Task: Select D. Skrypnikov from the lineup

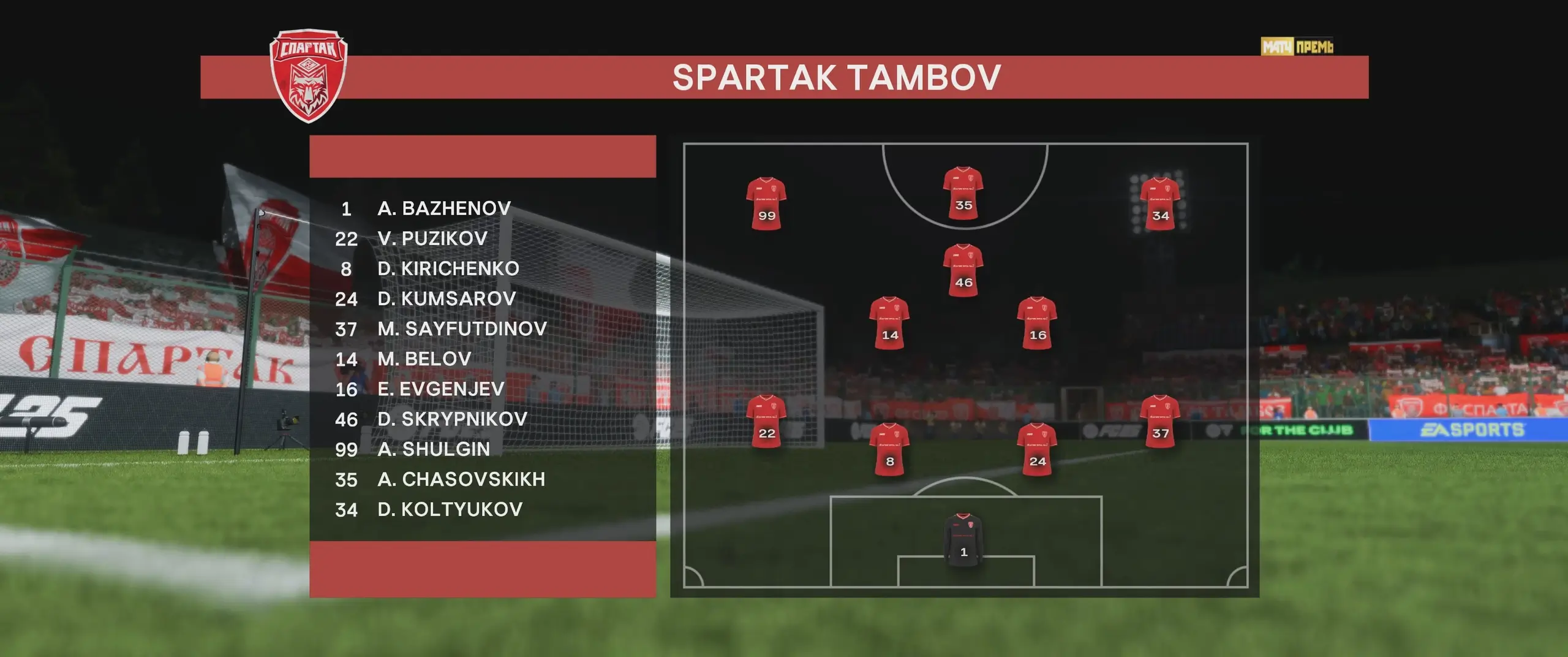Action: pos(452,419)
